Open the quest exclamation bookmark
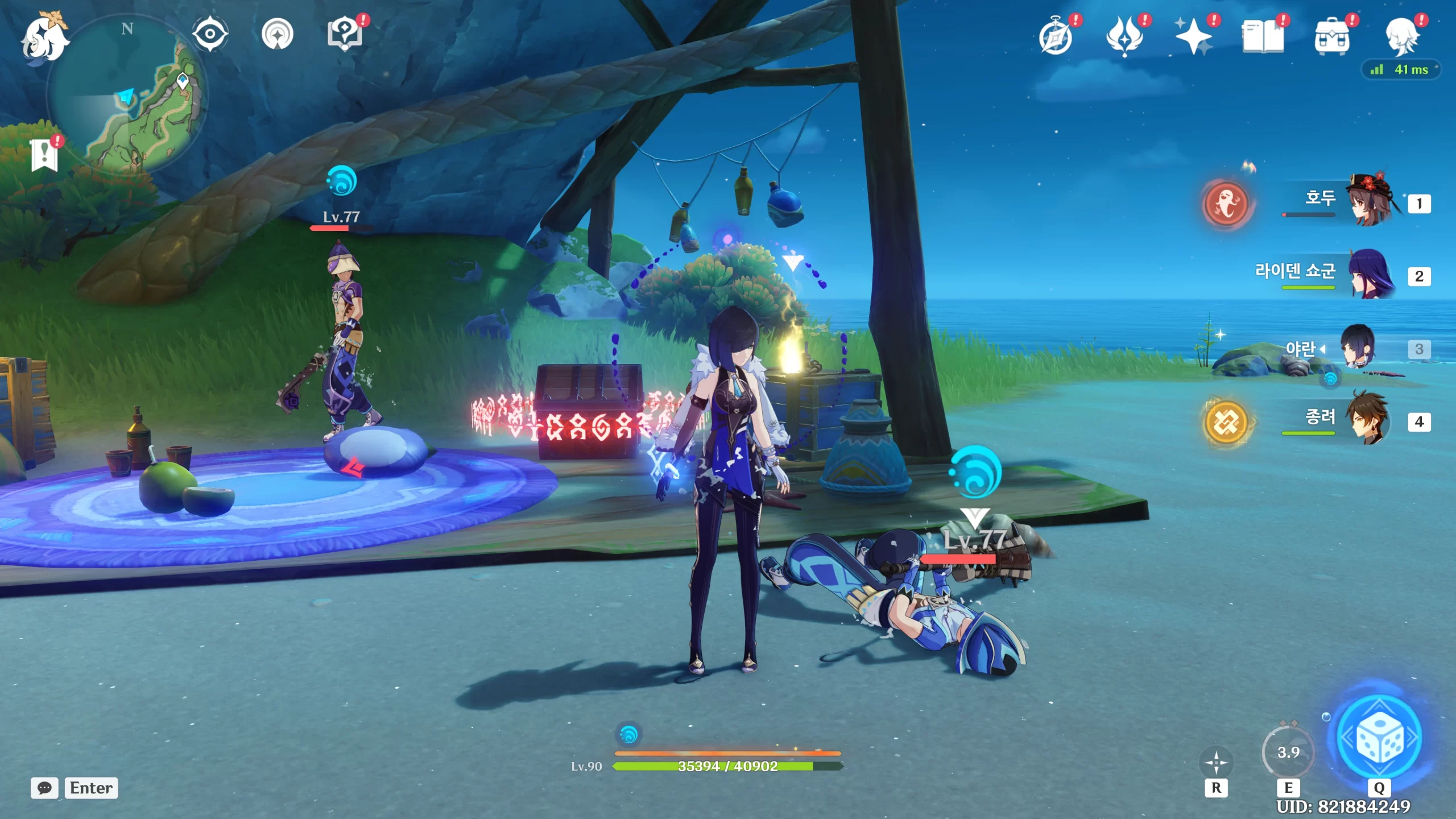Image resolution: width=1456 pixels, height=819 pixels. tap(44, 155)
